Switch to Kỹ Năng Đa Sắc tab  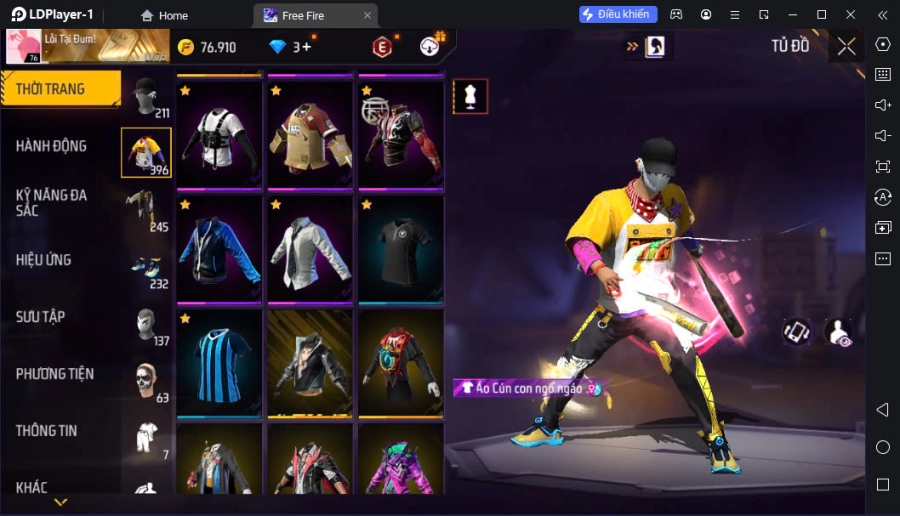(52, 202)
